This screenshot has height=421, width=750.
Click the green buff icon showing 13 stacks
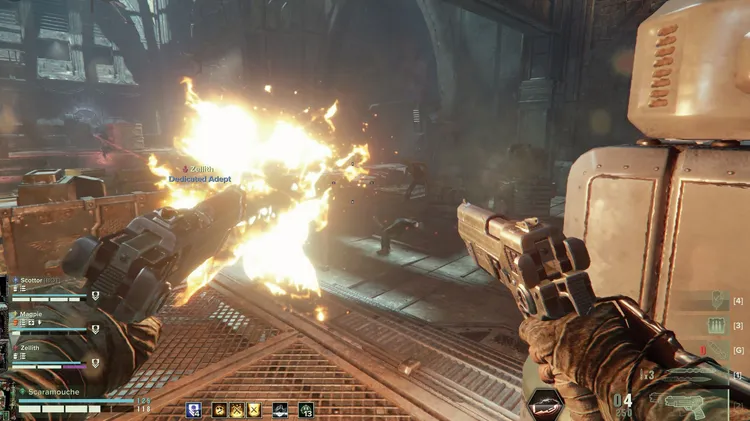click(x=305, y=409)
